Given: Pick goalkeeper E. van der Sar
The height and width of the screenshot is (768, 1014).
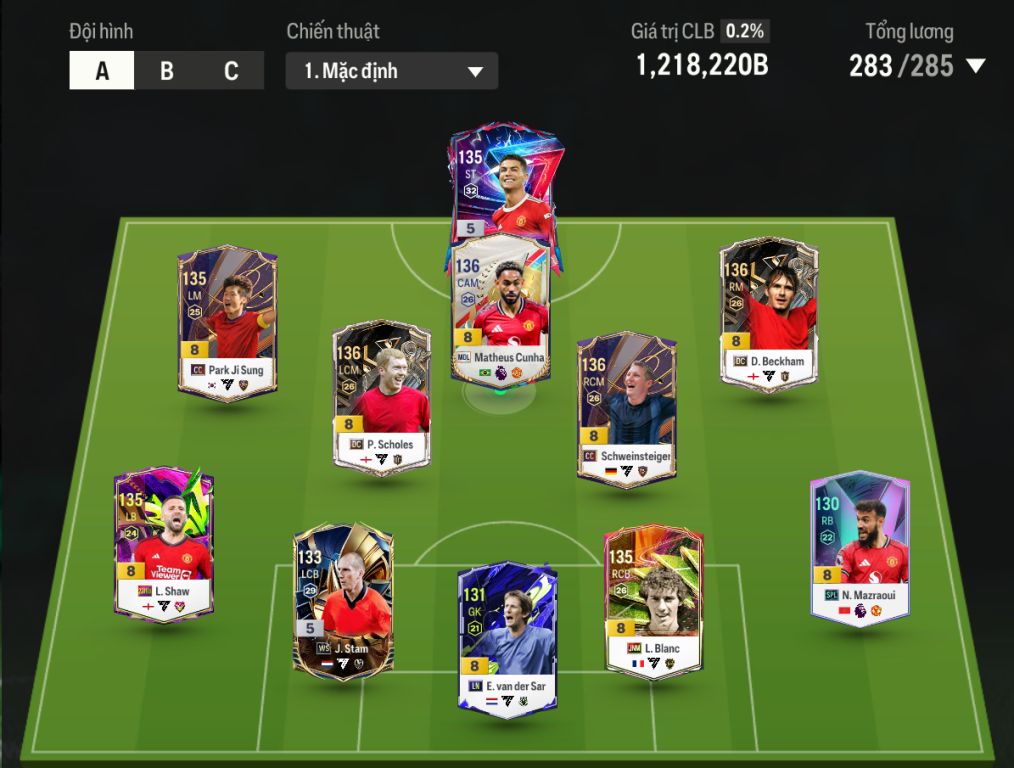Looking at the screenshot, I should (507, 638).
